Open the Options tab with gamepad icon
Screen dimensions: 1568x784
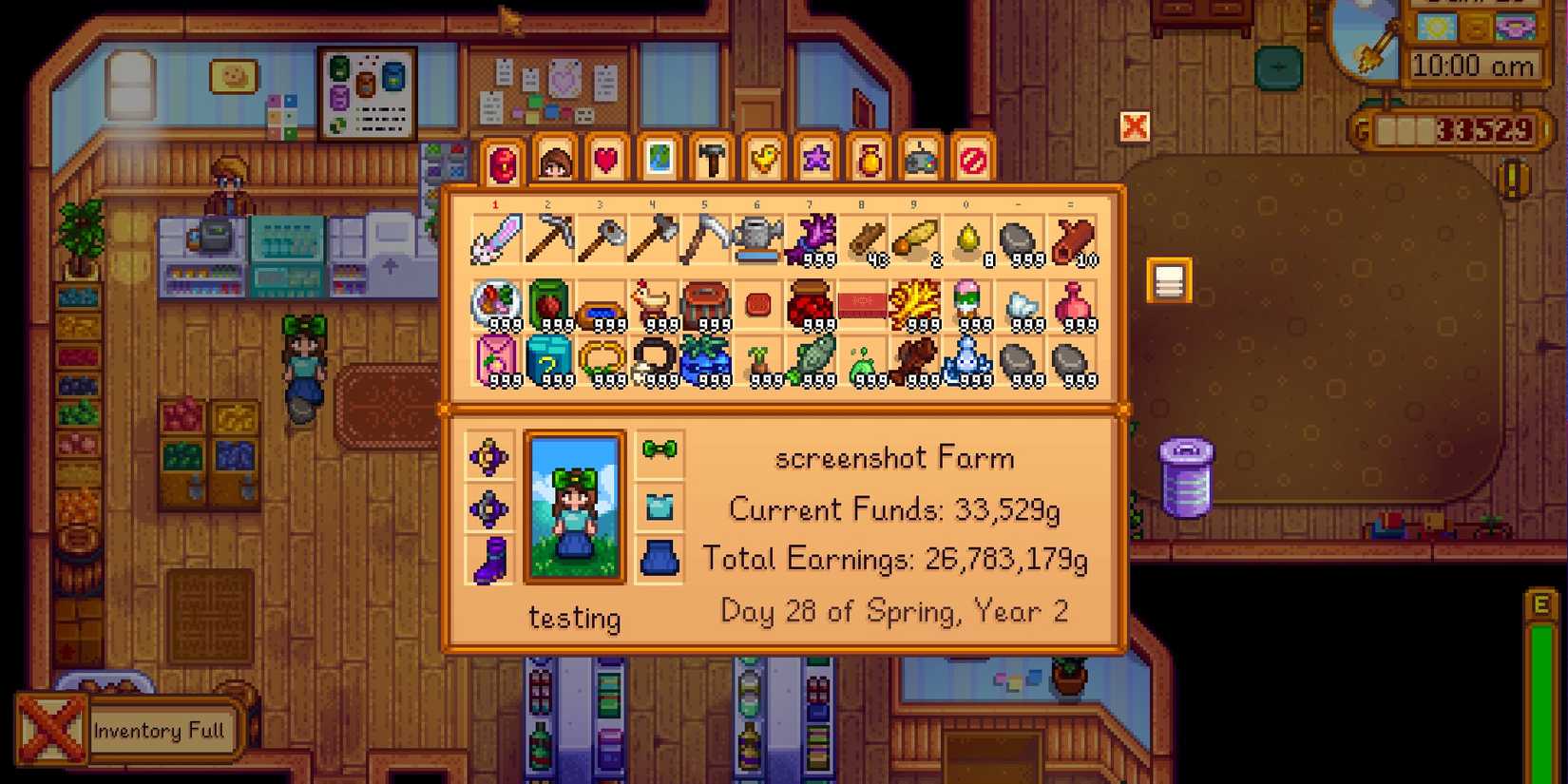918,161
